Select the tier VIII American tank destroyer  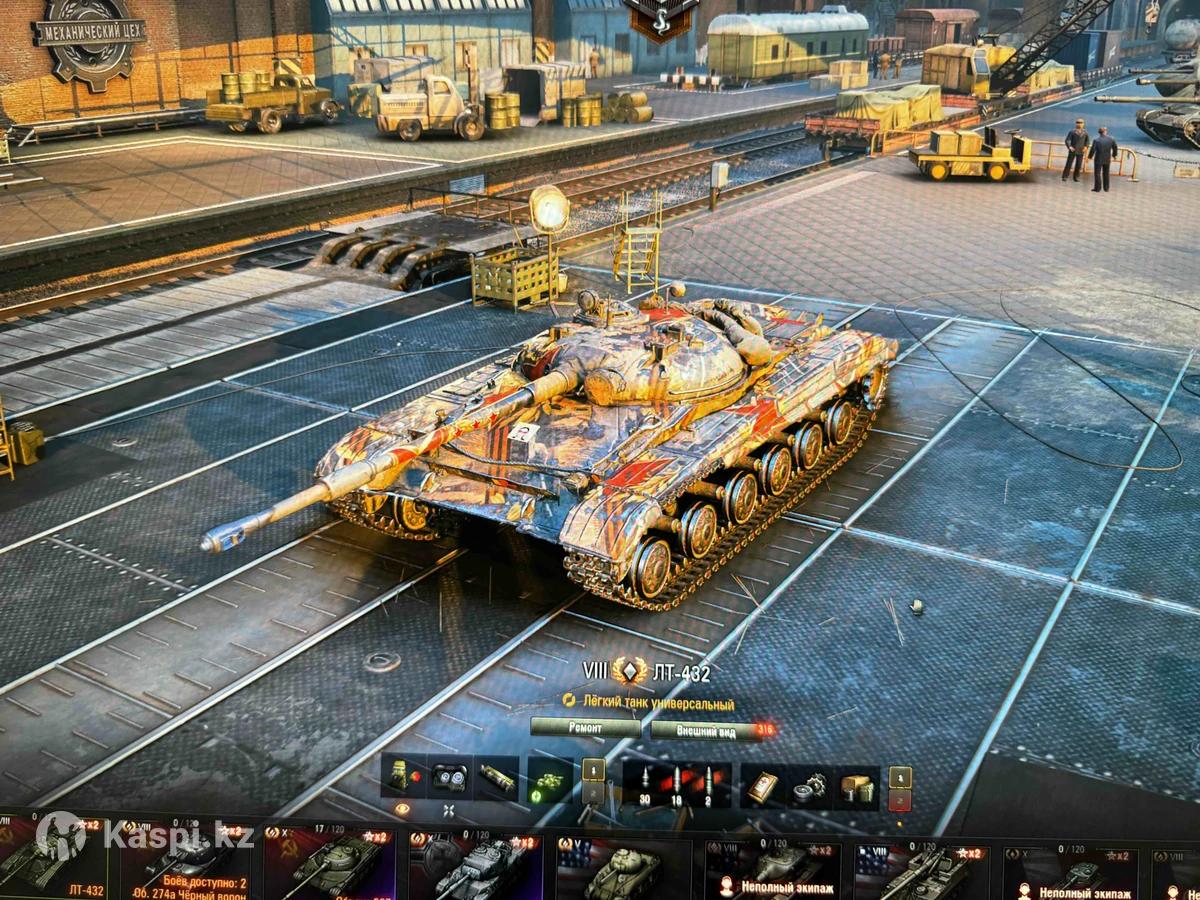click(x=922, y=868)
